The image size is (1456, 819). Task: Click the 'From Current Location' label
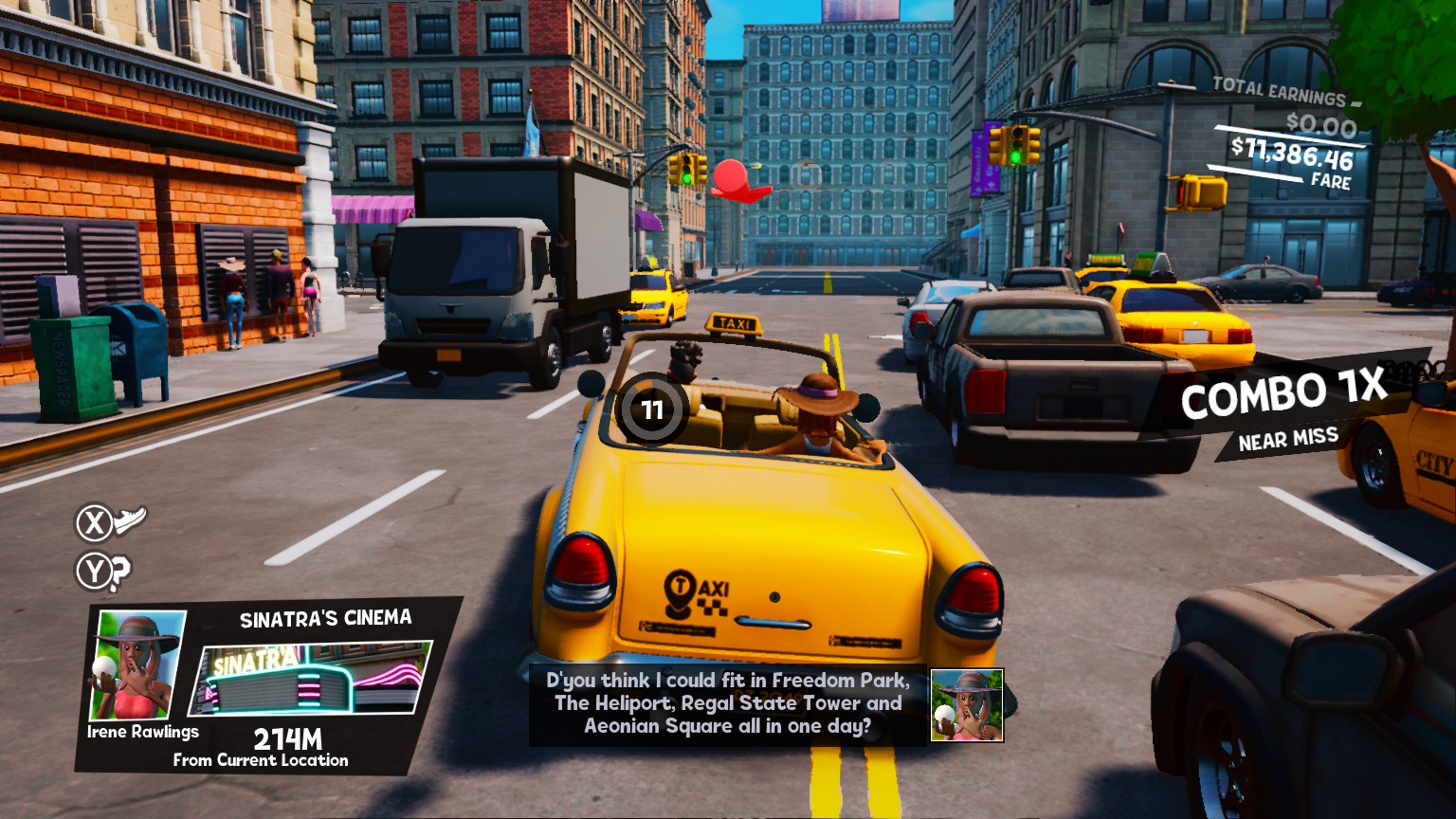coord(260,758)
